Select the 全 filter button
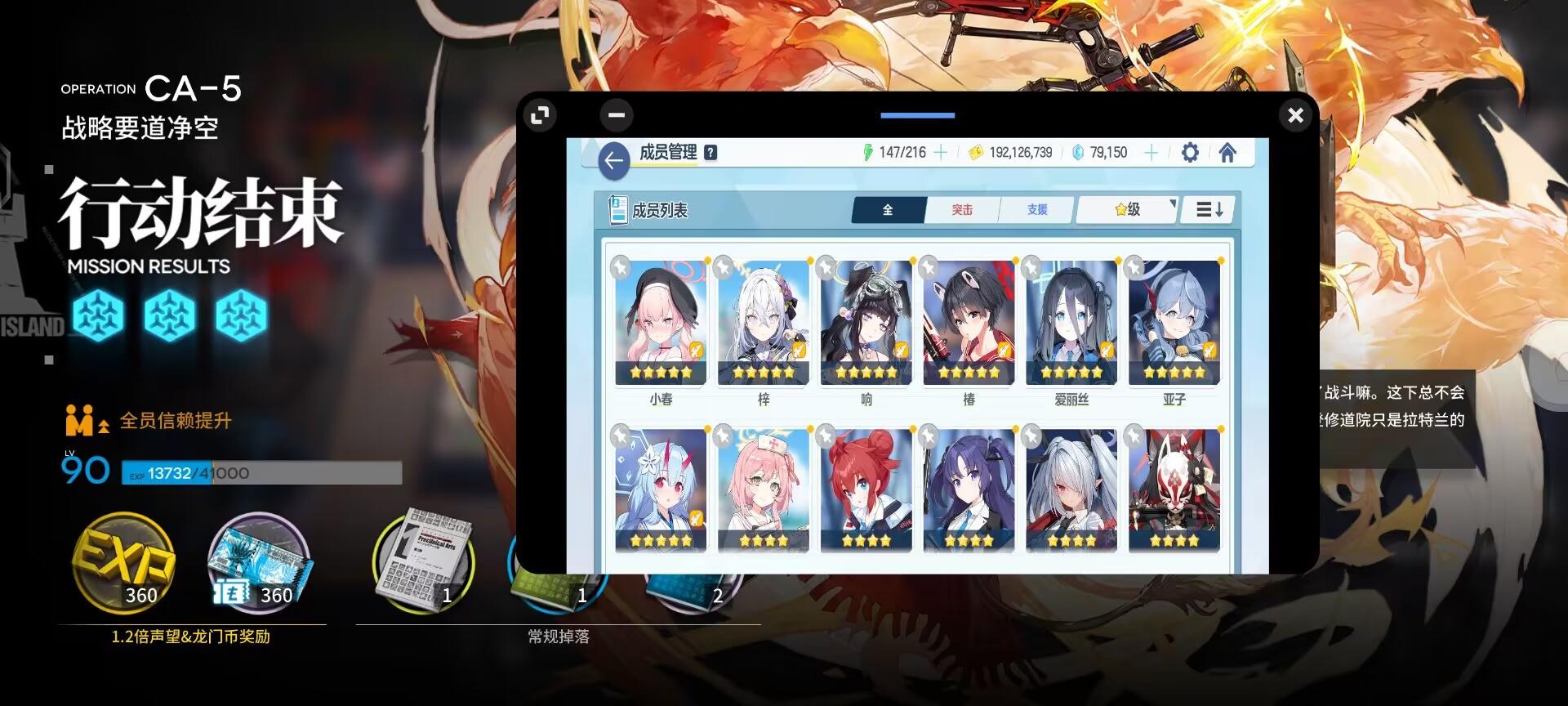Image resolution: width=1568 pixels, height=706 pixels. pos(887,209)
